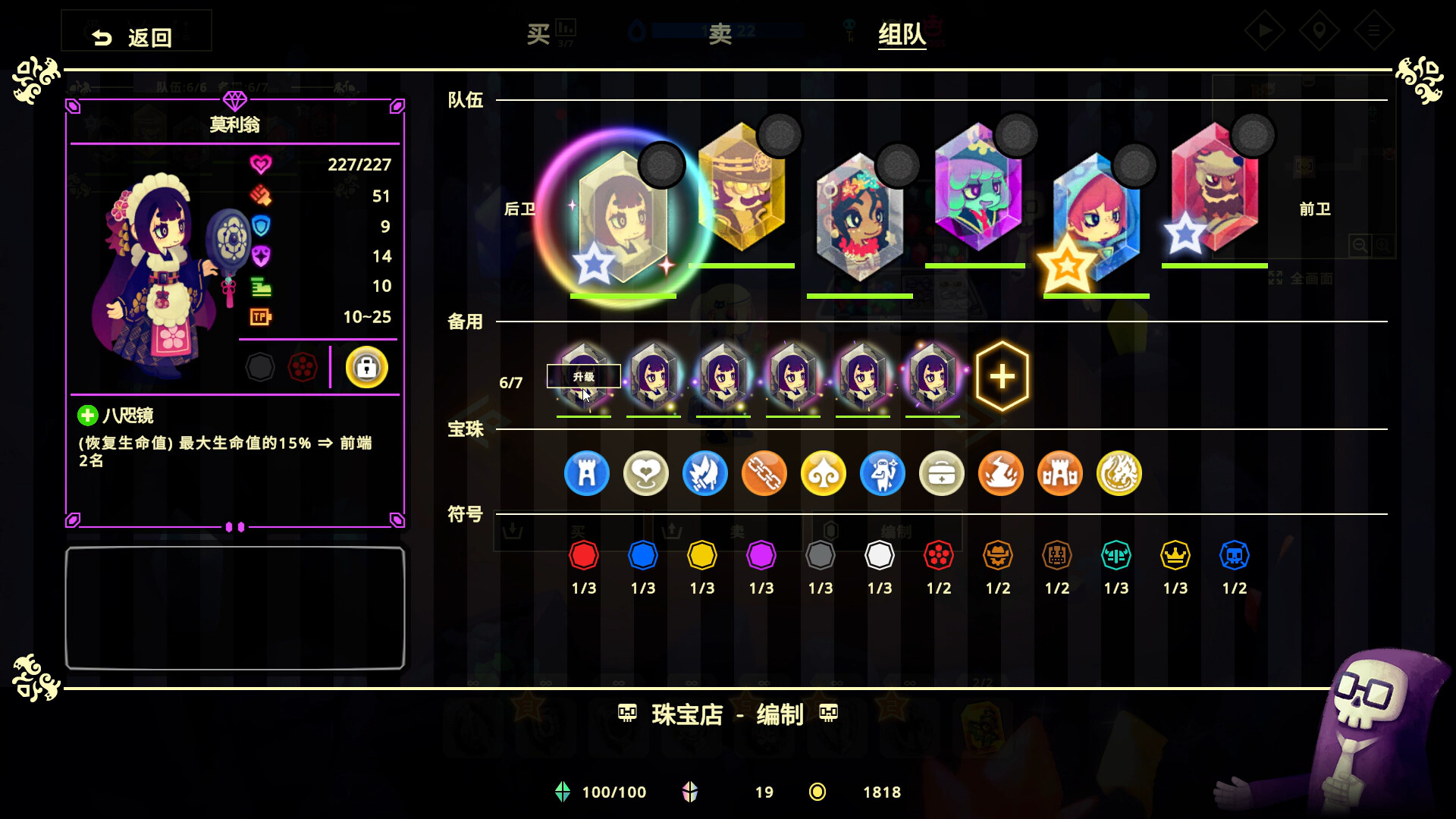
Task: Select the orange fortress gem
Action: 1060,473
